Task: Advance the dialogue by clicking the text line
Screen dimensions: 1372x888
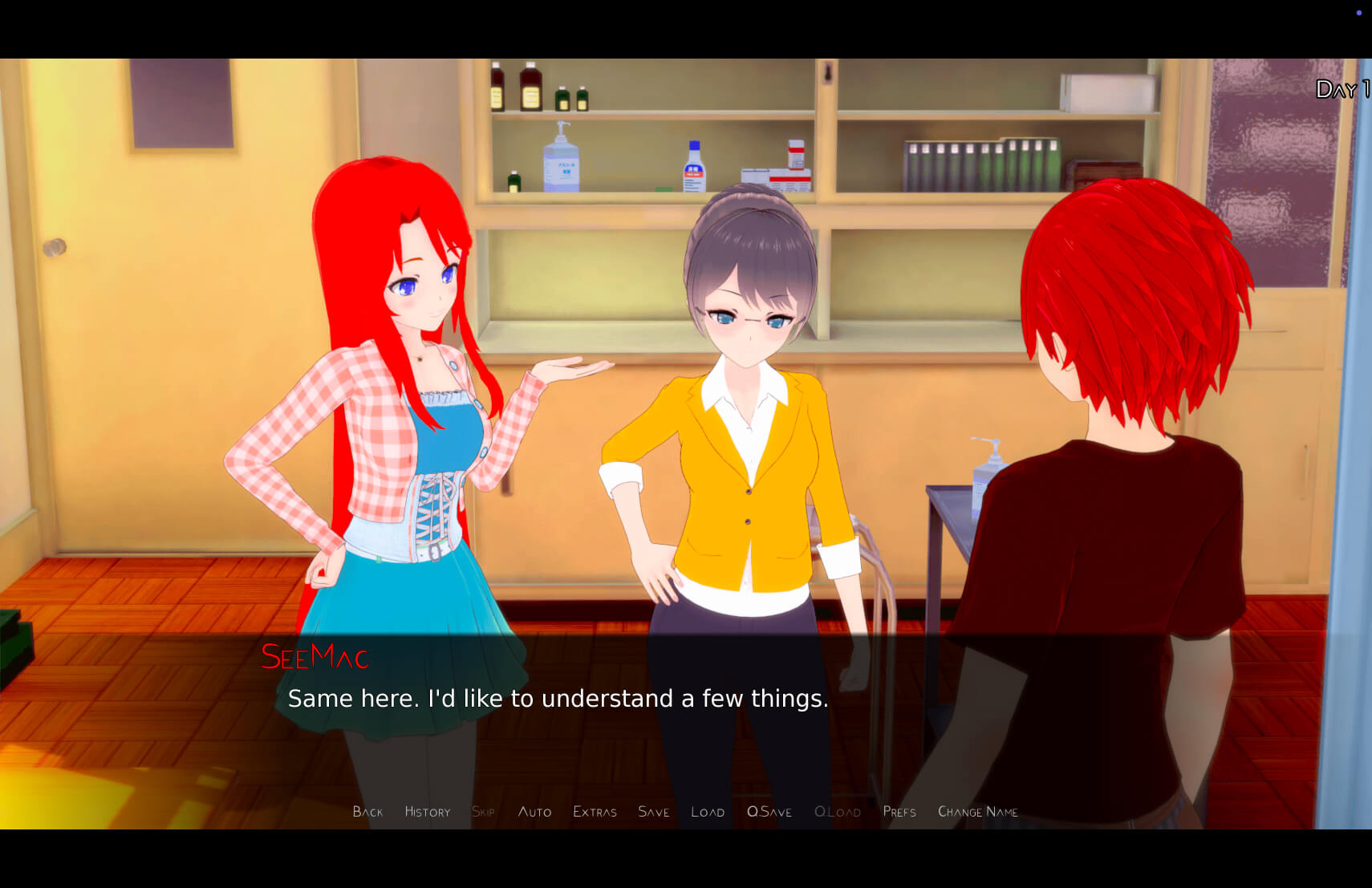Action: click(x=558, y=699)
